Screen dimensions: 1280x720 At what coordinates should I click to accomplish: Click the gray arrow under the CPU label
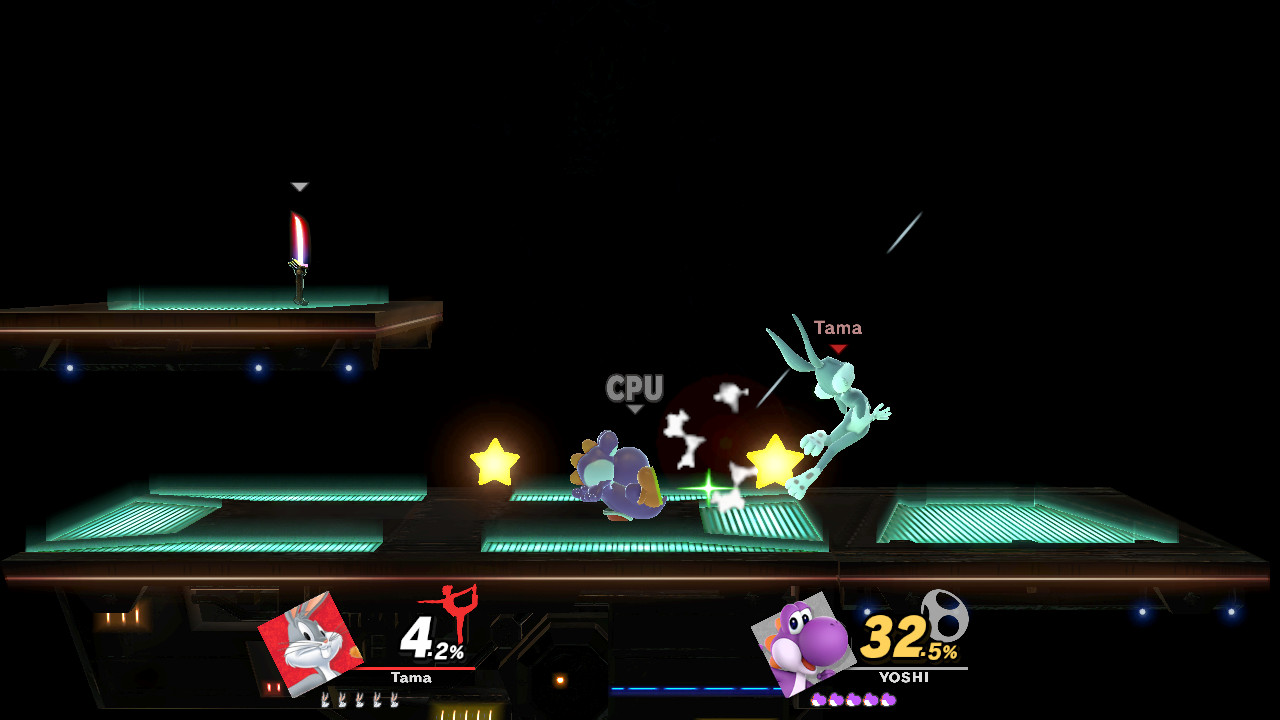[x=637, y=408]
